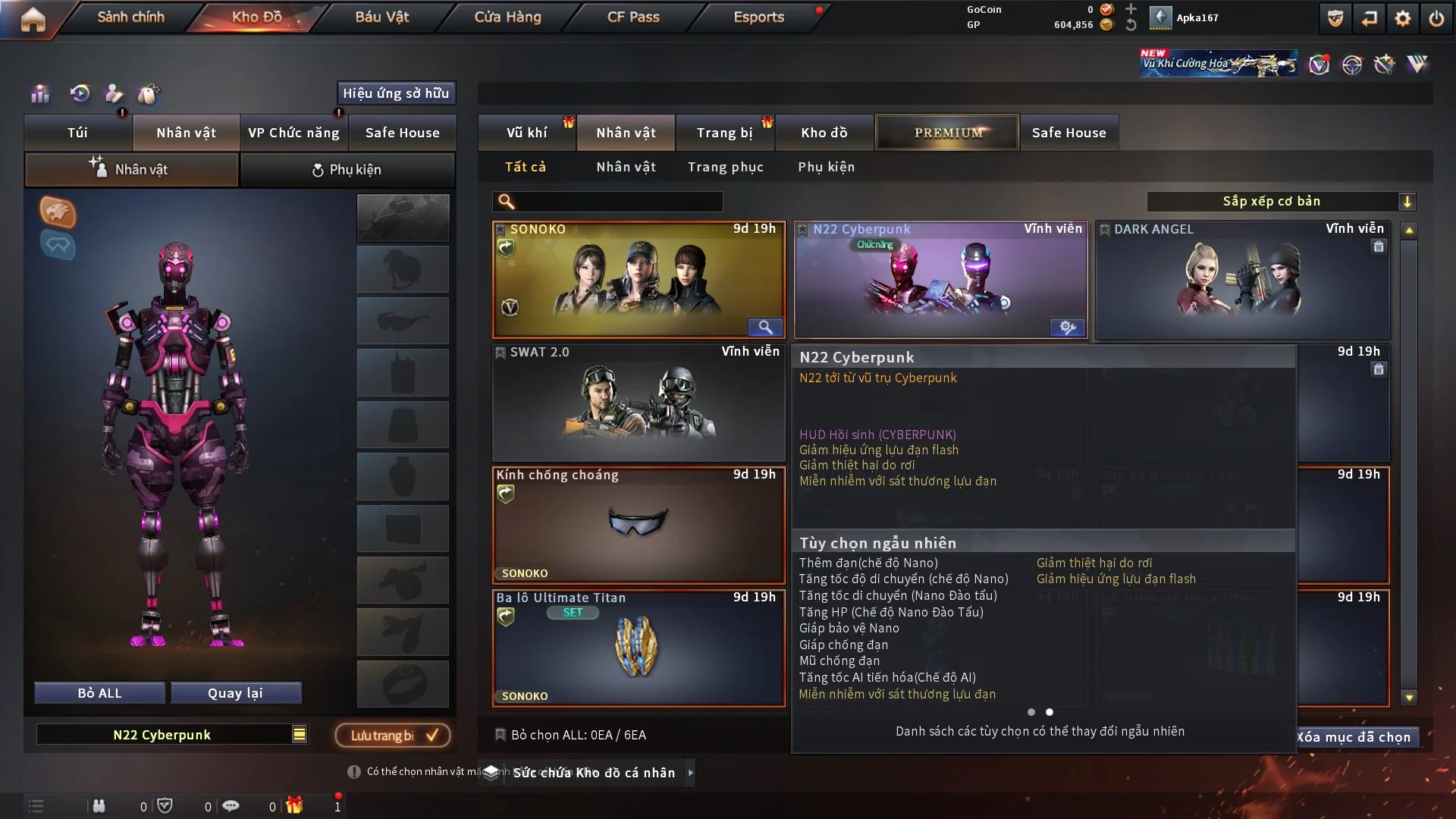Select the SONOKO character card
The width and height of the screenshot is (1456, 819).
point(638,279)
